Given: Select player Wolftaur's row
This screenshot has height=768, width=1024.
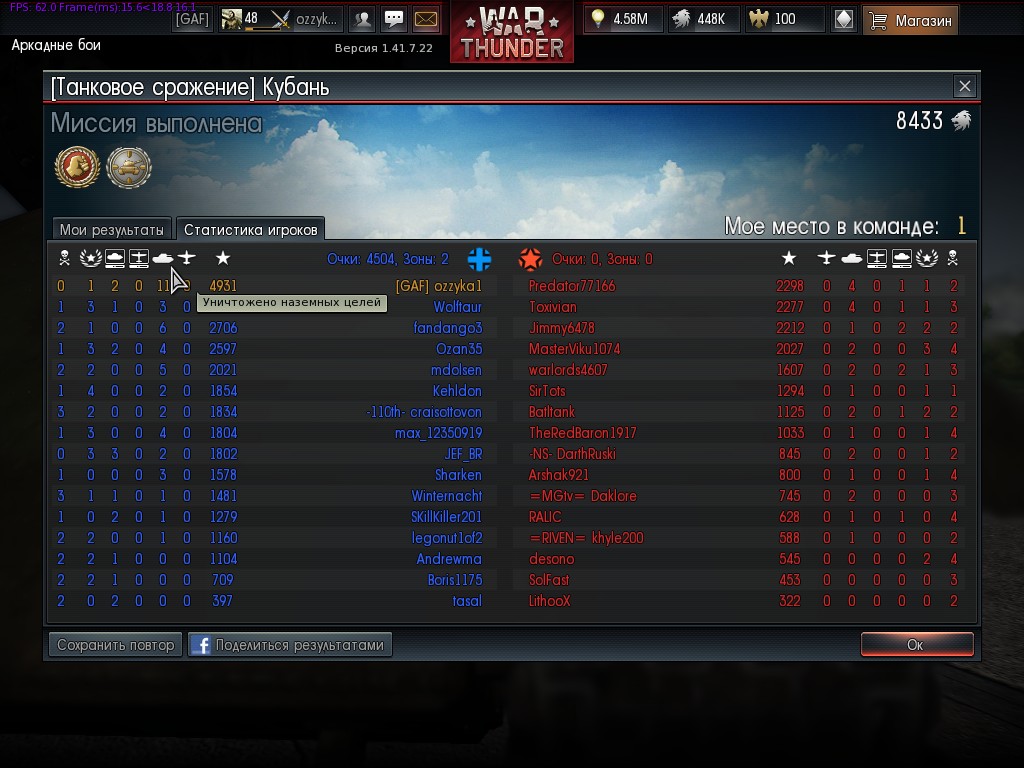Looking at the screenshot, I should point(457,307).
